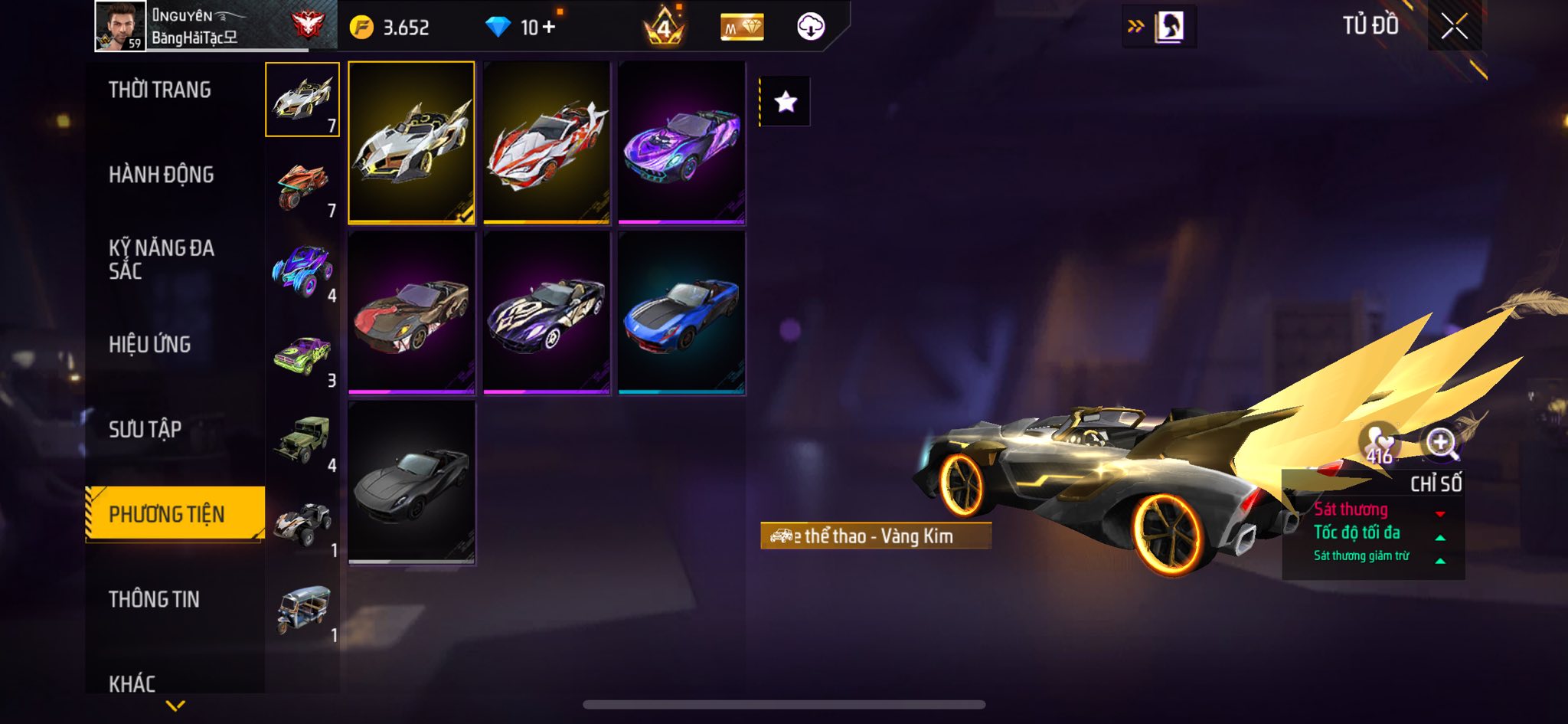
Task: Zoom in on the vehicle preview
Action: tap(1441, 443)
